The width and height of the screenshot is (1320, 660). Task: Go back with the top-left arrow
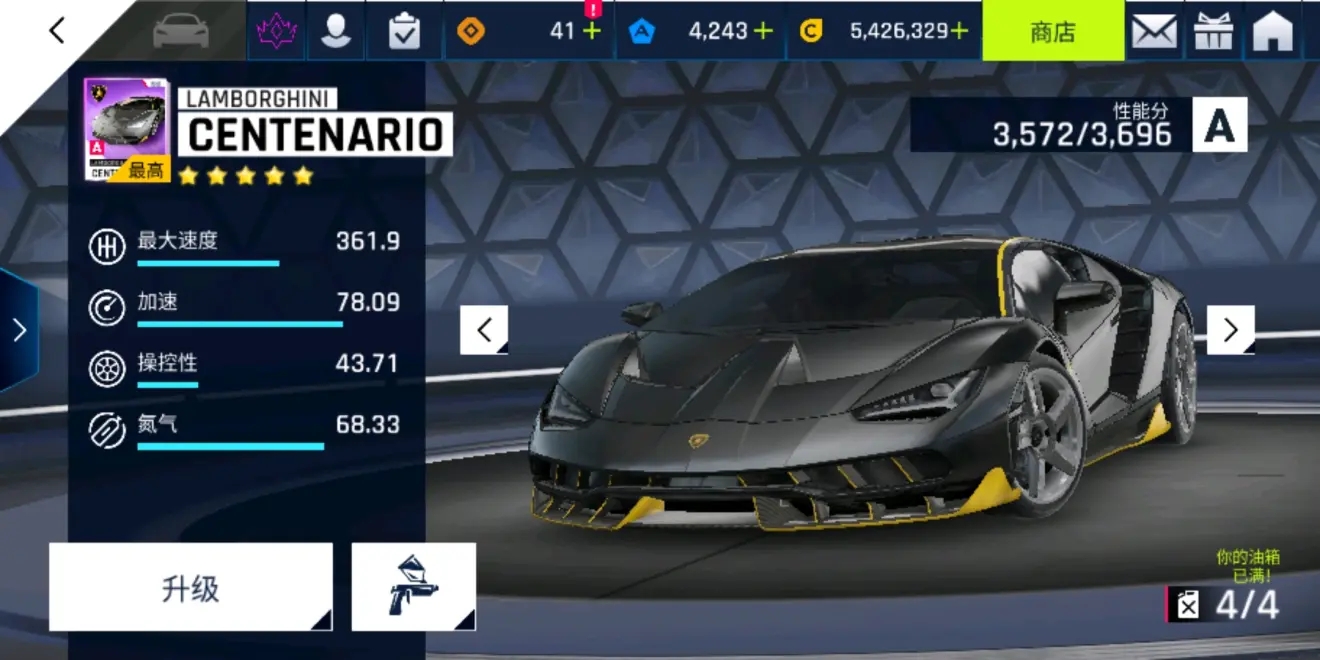click(57, 31)
